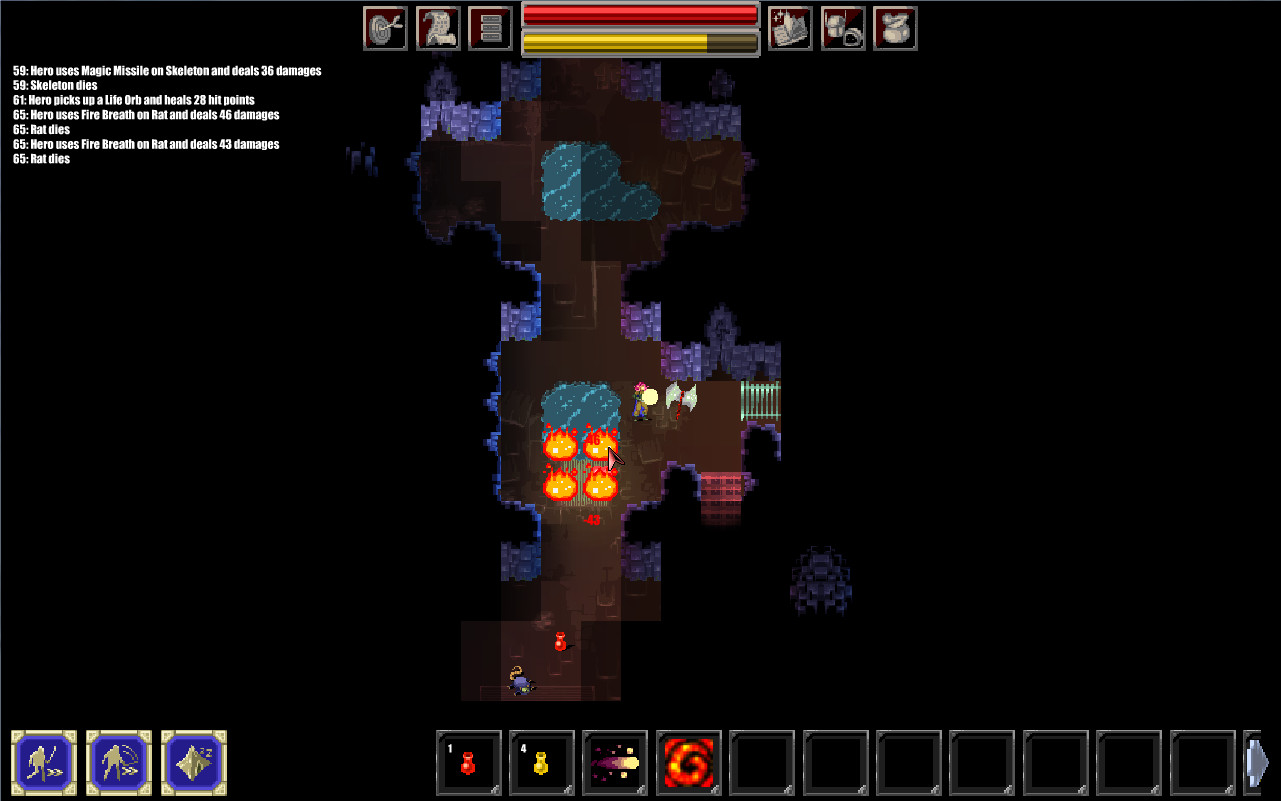Click the 'Rat dies' log entry
The image size is (1281, 801).
tap(44, 129)
